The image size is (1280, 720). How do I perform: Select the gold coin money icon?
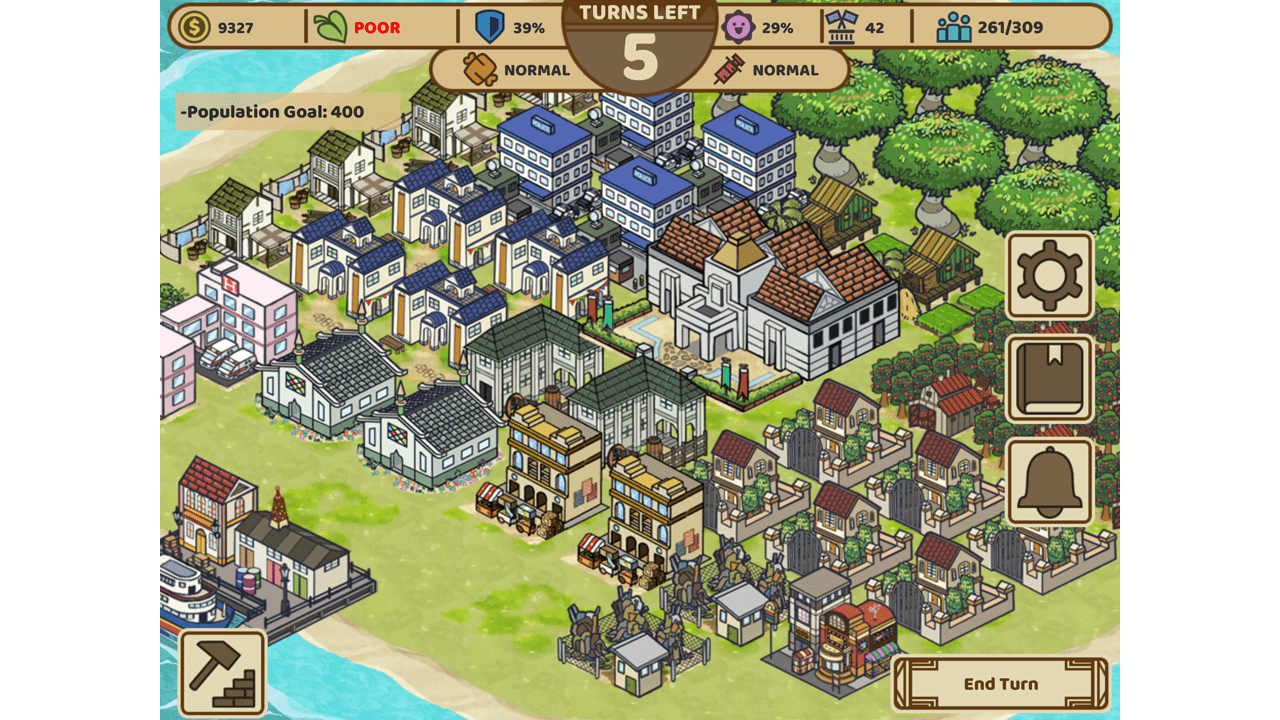194,27
